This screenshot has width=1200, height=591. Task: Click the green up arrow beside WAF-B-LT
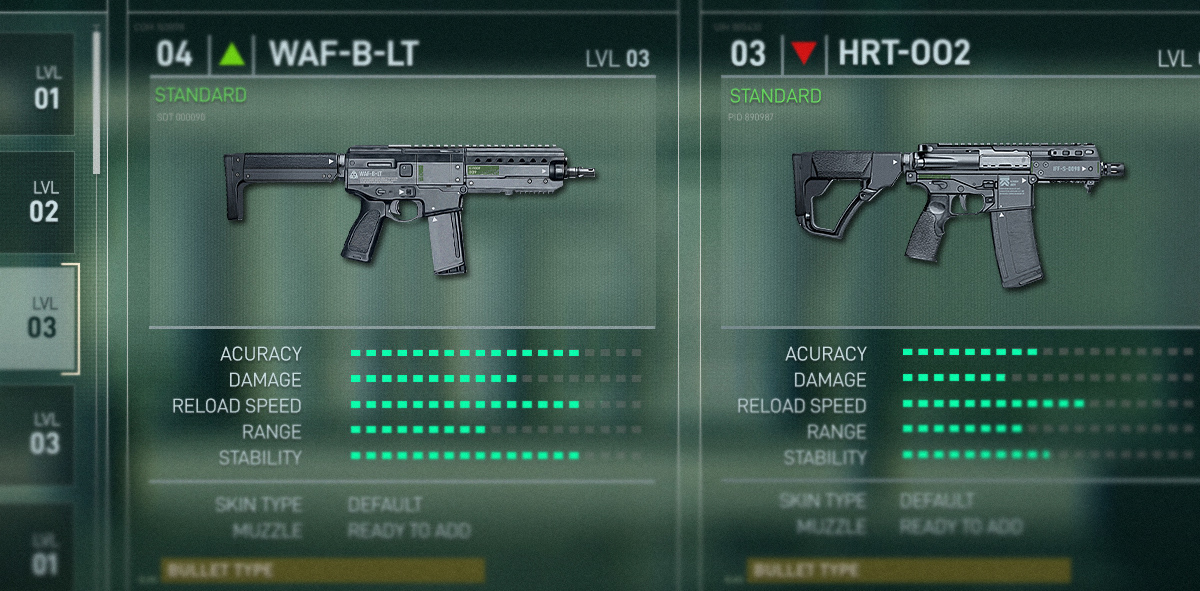(232, 54)
